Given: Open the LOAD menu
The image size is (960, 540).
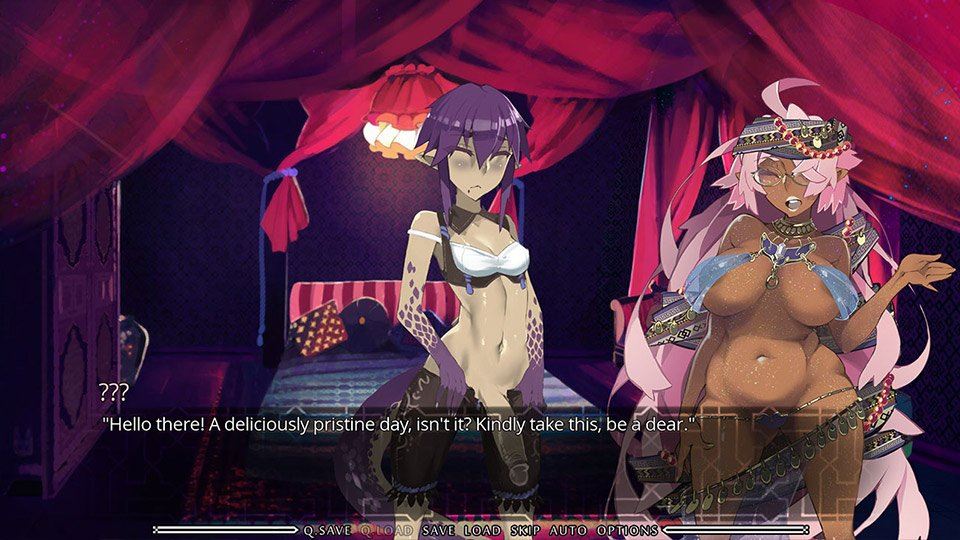Looking at the screenshot, I should pyautogui.click(x=483, y=530).
